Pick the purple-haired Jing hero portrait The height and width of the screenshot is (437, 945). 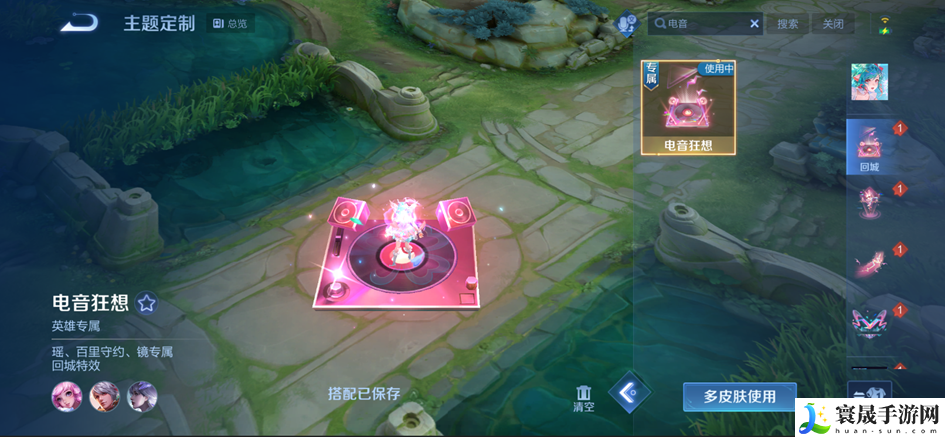[x=142, y=397]
